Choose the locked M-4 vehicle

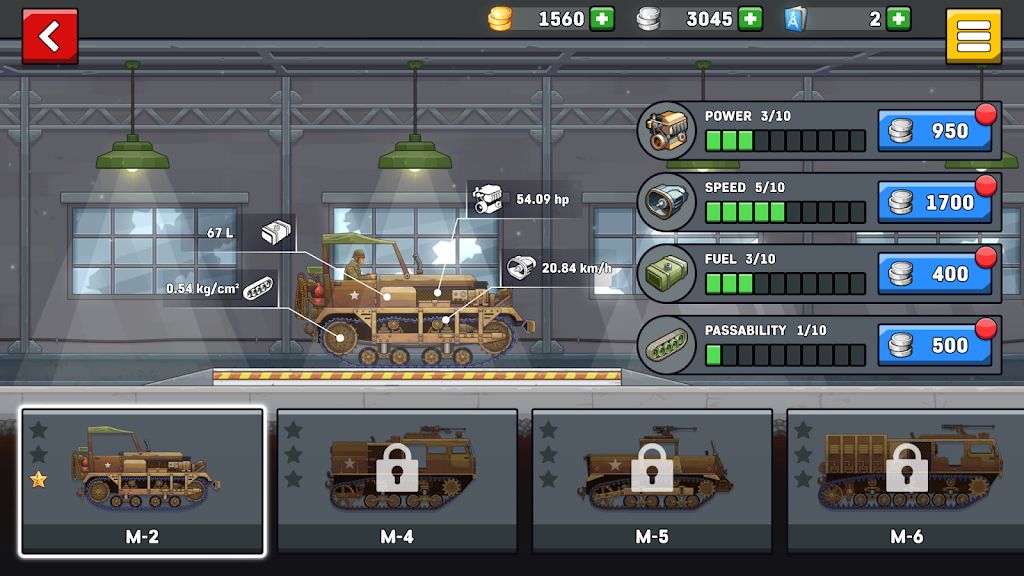tap(397, 481)
